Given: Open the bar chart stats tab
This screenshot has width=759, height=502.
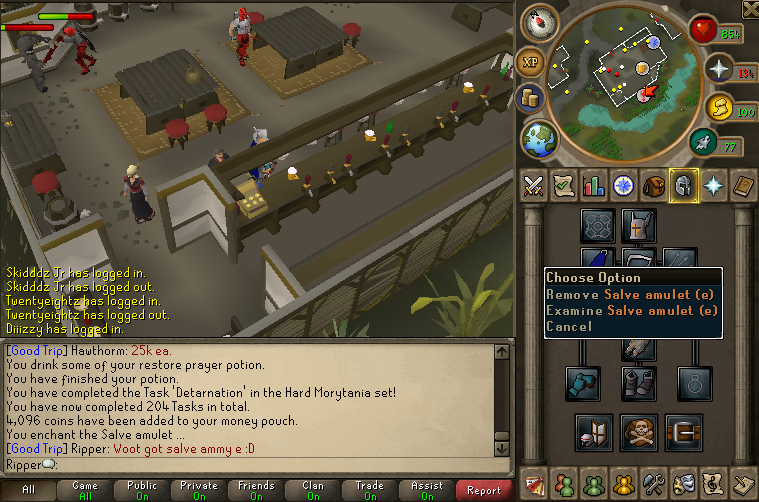Looking at the screenshot, I should point(594,185).
